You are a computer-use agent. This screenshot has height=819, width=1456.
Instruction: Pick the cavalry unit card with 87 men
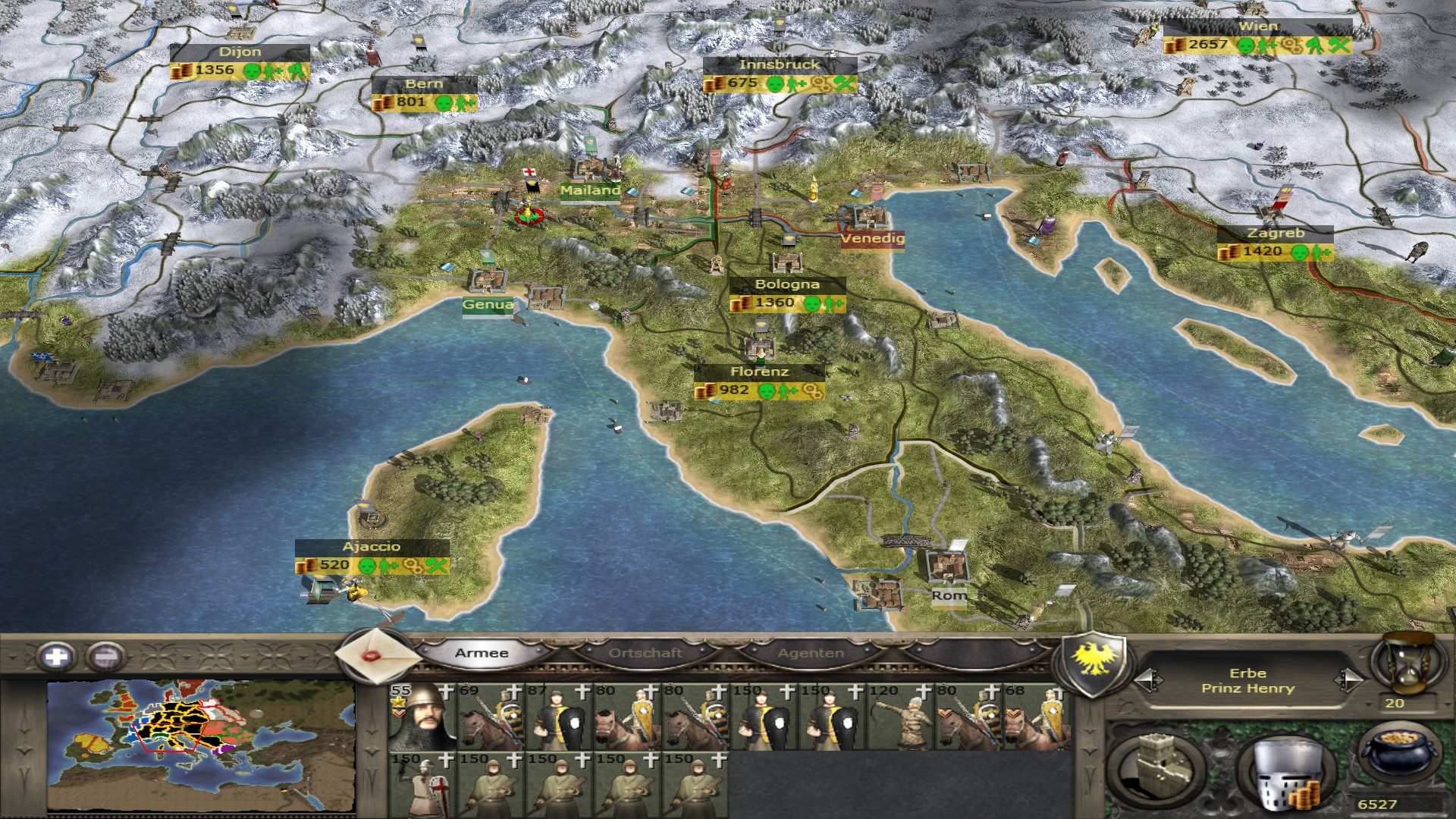click(558, 717)
